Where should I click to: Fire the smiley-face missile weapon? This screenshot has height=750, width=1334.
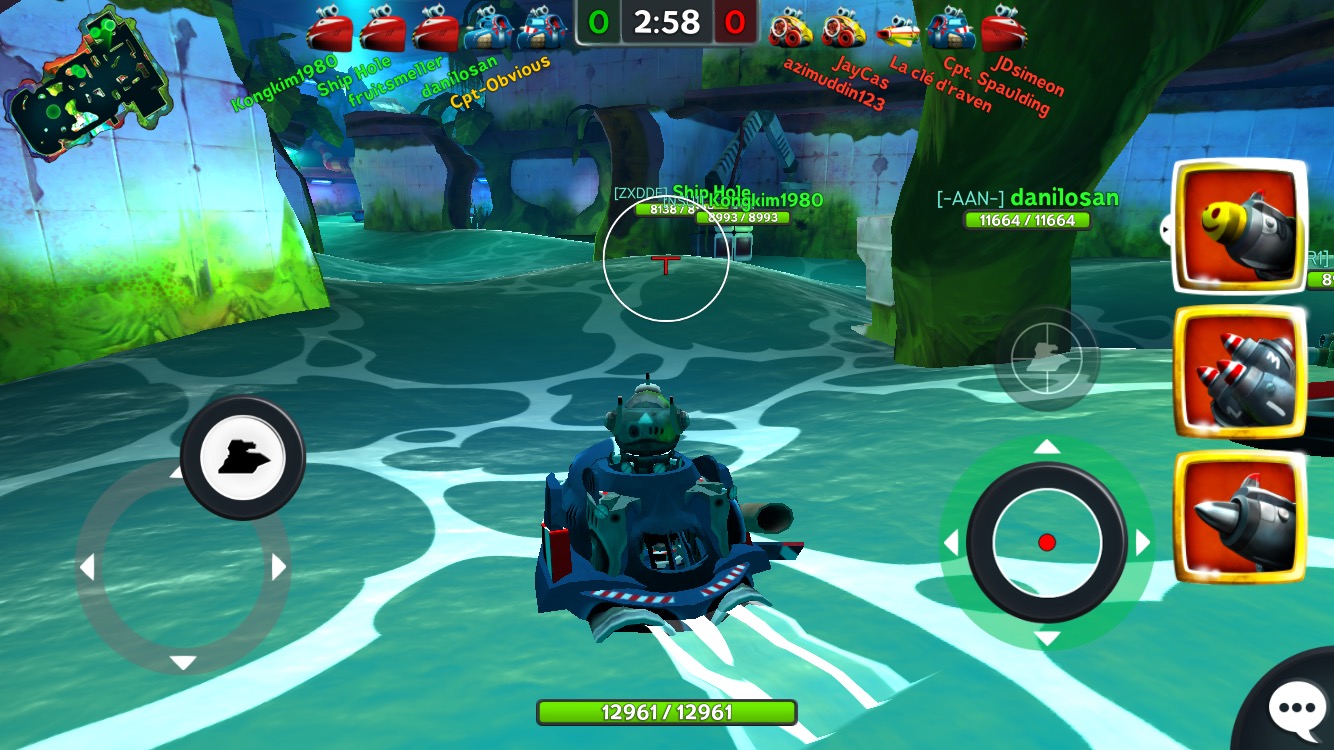pos(1240,228)
